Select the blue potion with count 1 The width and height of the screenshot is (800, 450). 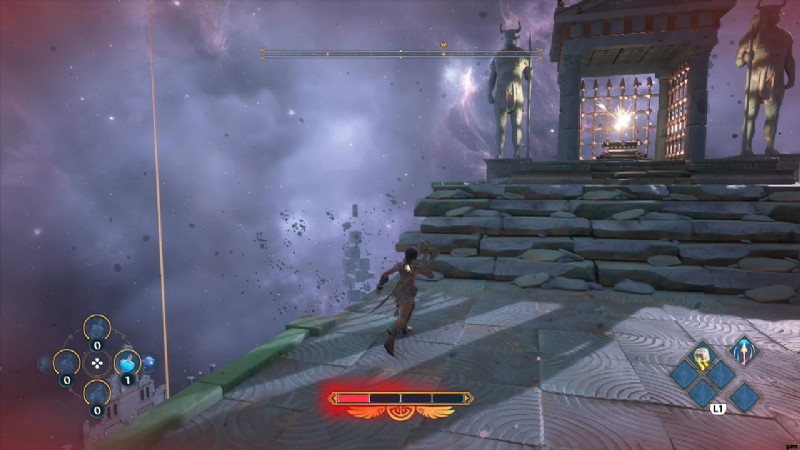(x=126, y=363)
